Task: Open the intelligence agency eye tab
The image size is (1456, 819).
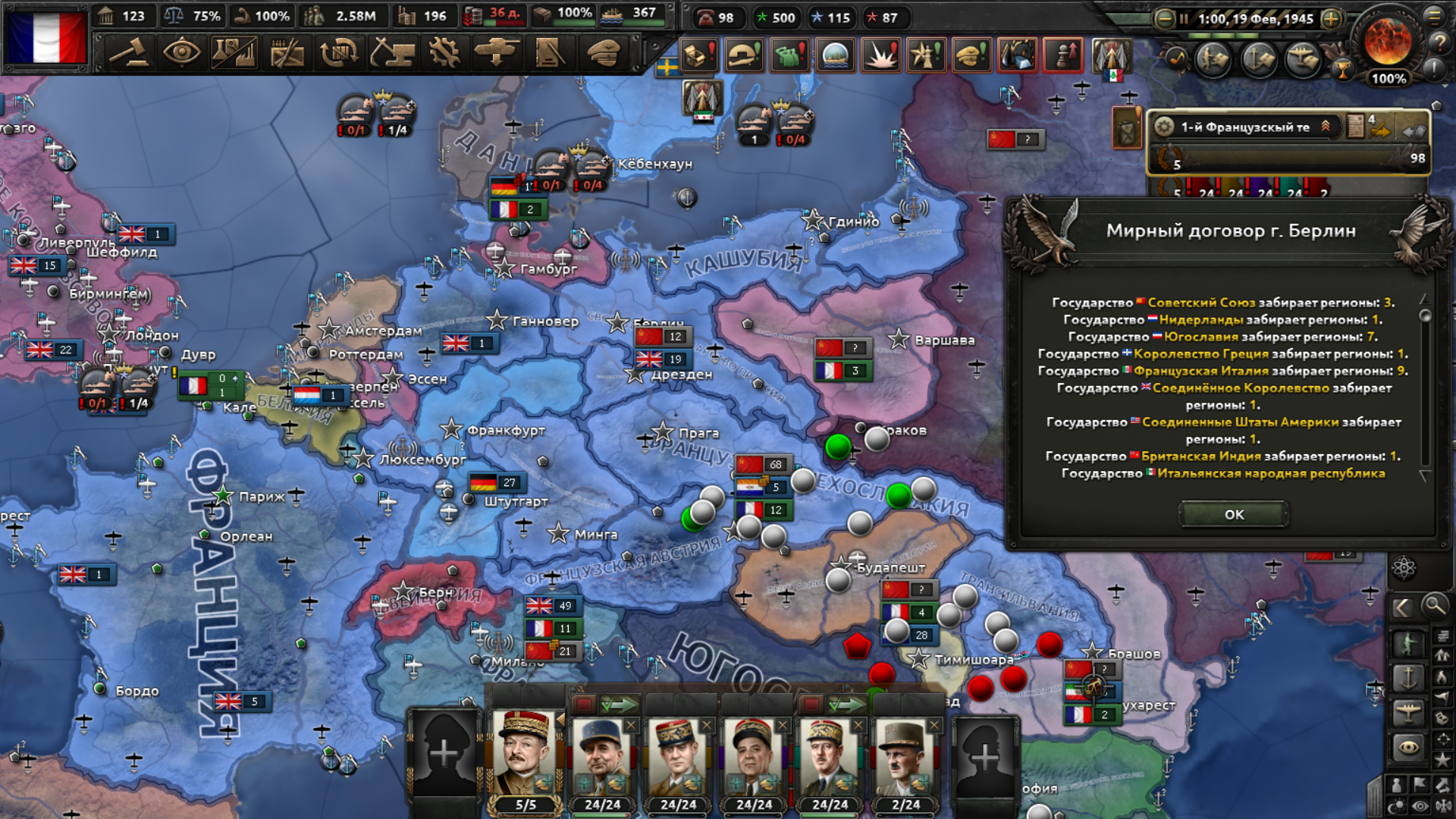Action: pyautogui.click(x=181, y=53)
